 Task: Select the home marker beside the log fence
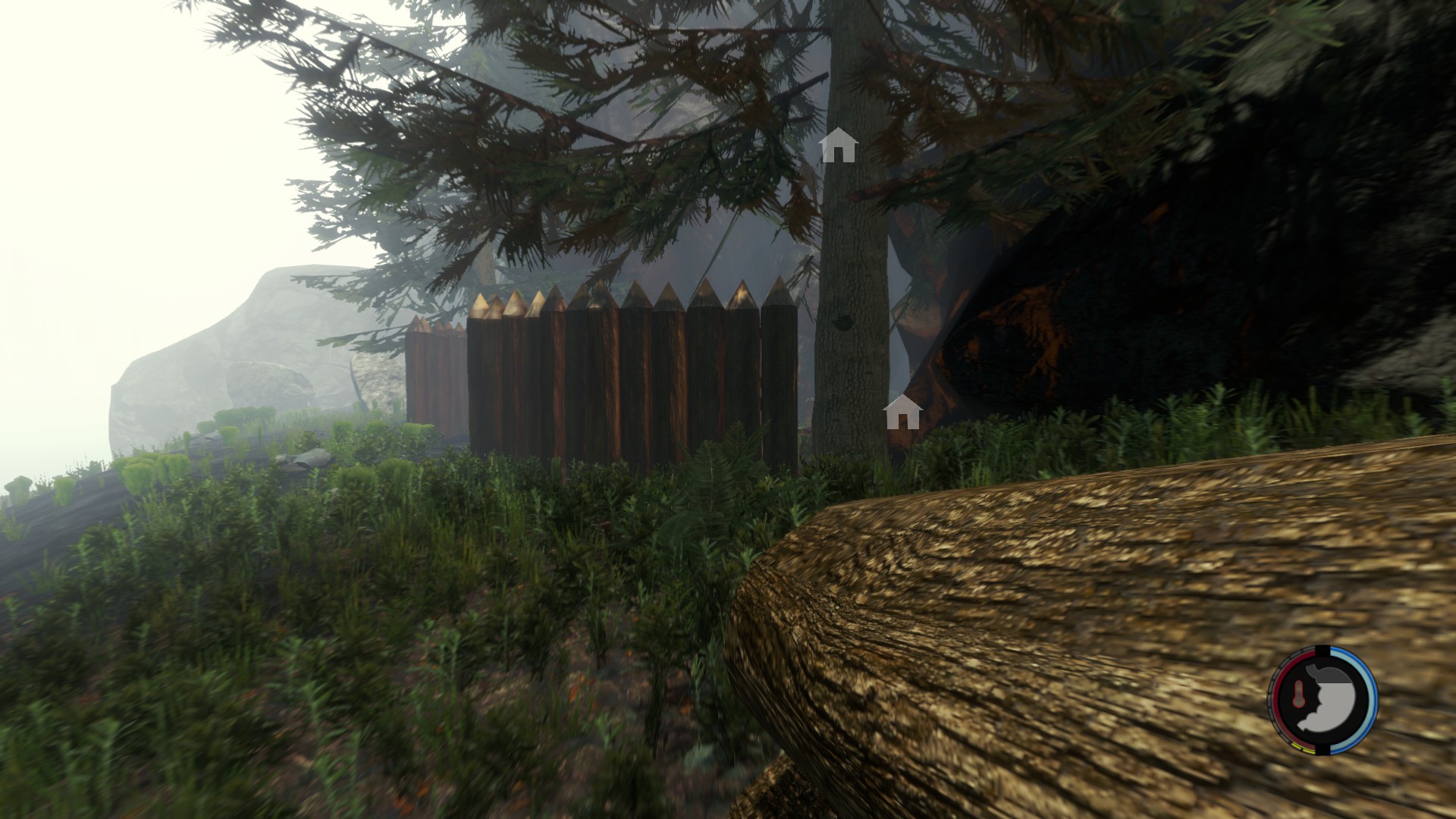point(902,412)
